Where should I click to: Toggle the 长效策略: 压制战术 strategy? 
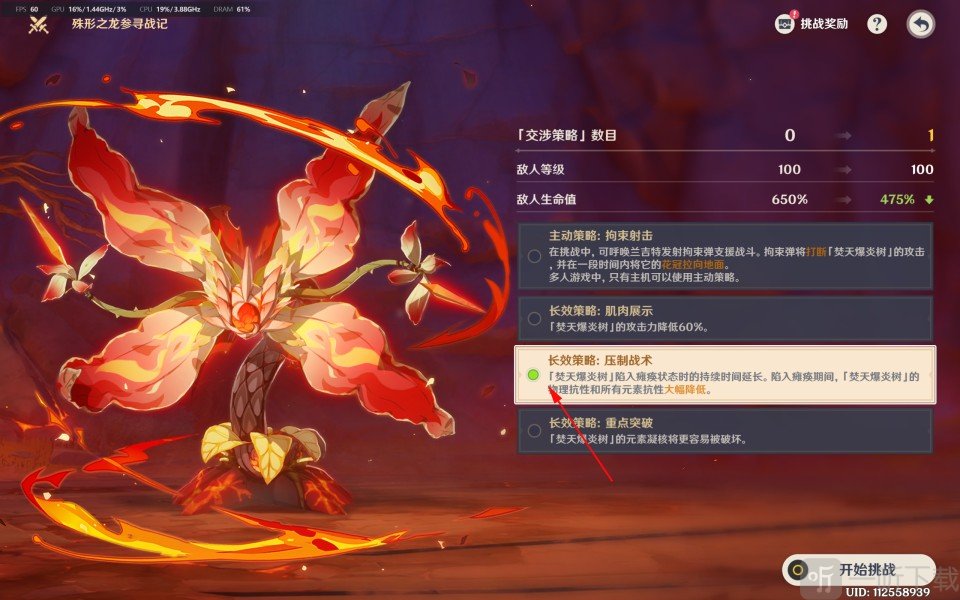point(725,374)
